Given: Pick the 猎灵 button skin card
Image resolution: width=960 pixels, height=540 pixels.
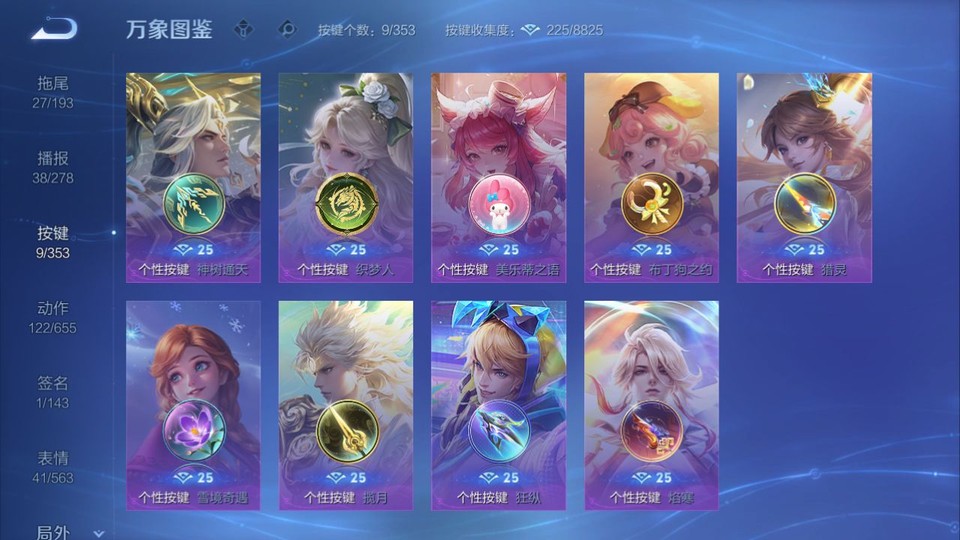Looking at the screenshot, I should [x=804, y=177].
